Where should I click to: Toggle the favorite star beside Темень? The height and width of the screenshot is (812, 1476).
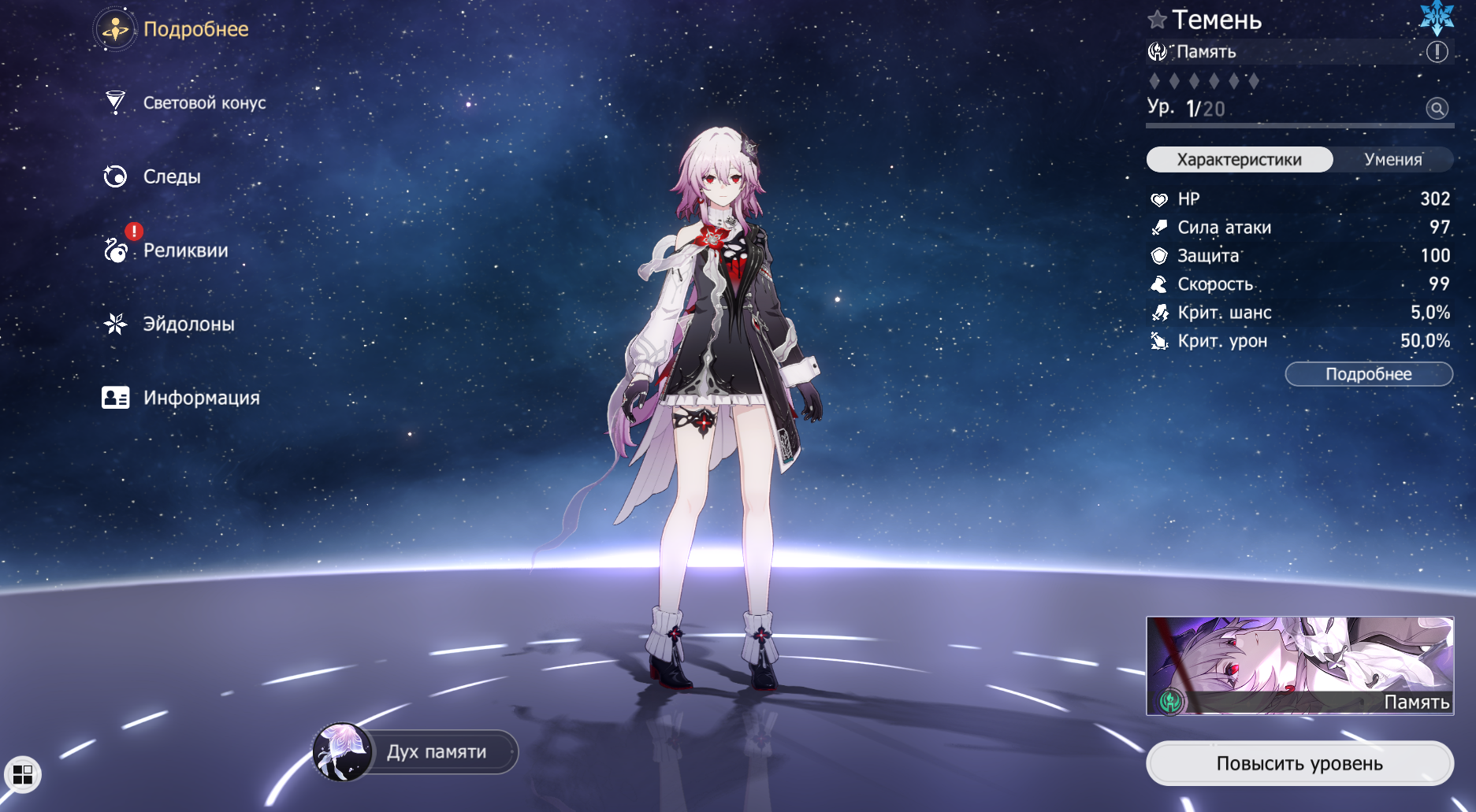tap(1157, 20)
